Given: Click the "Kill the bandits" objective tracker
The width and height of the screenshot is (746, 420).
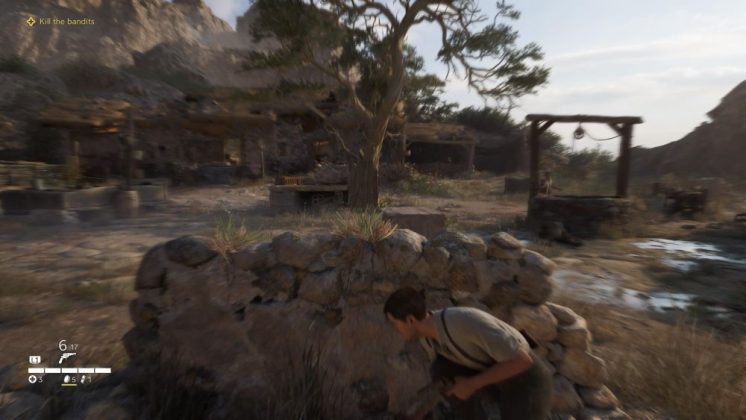Looking at the screenshot, I should coord(60,21).
